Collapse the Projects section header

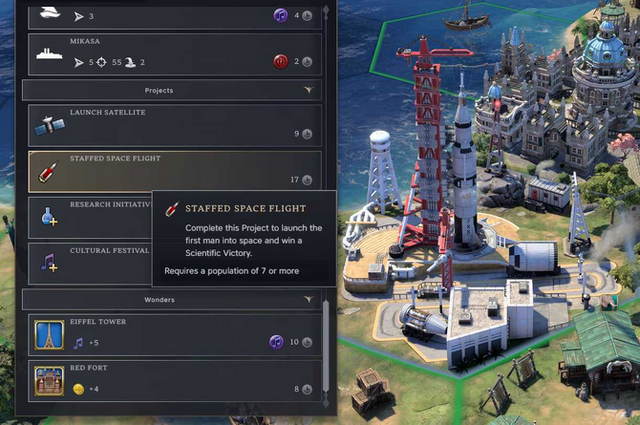click(174, 90)
